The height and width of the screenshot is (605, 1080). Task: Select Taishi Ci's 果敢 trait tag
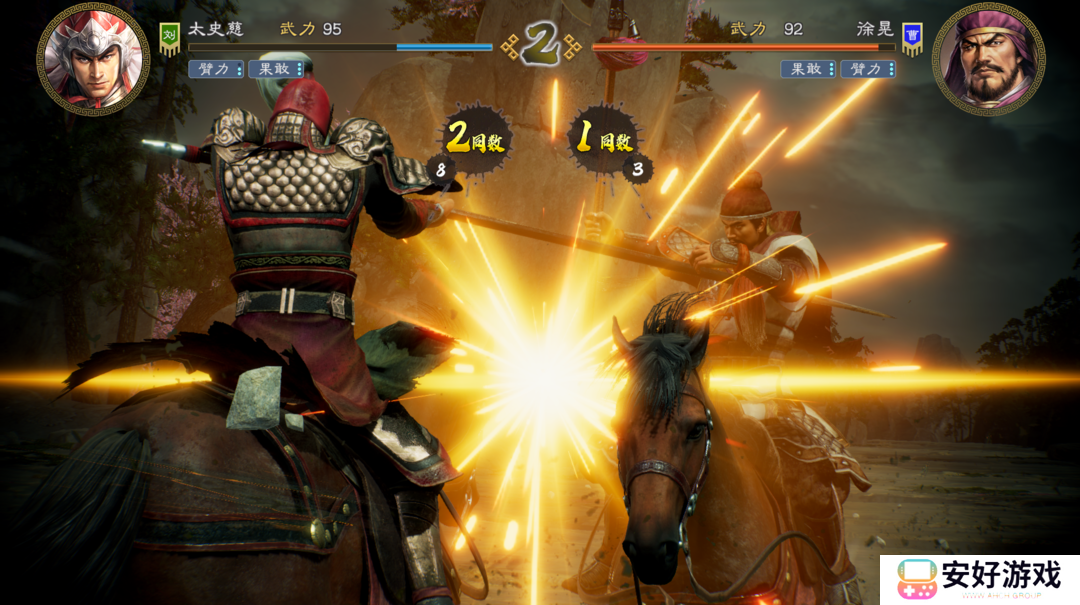(x=276, y=69)
